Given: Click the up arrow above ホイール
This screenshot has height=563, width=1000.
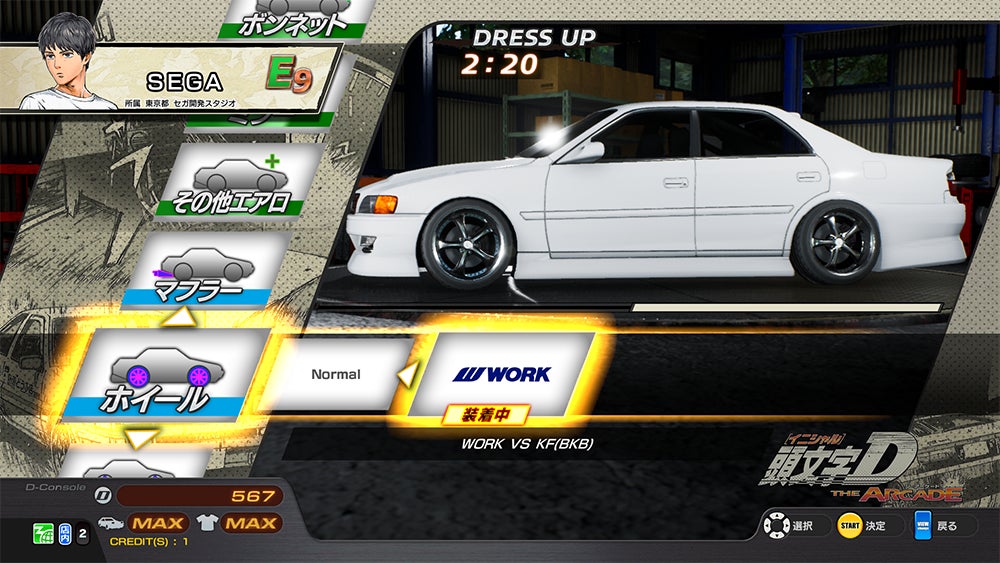Looking at the screenshot, I should [x=183, y=317].
